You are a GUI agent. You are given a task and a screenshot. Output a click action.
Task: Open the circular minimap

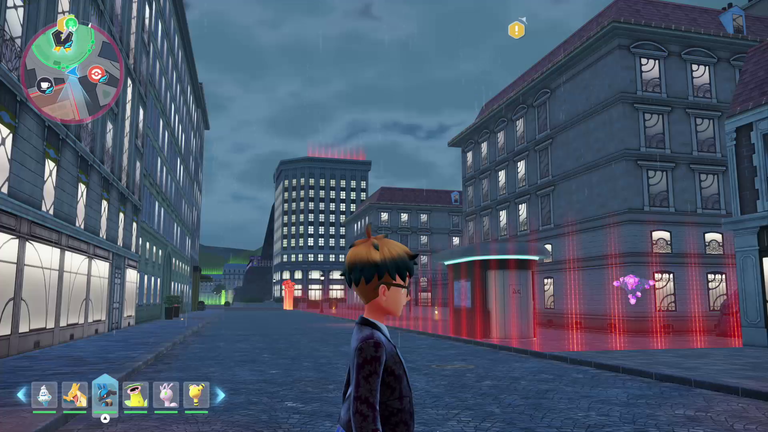(x=72, y=72)
